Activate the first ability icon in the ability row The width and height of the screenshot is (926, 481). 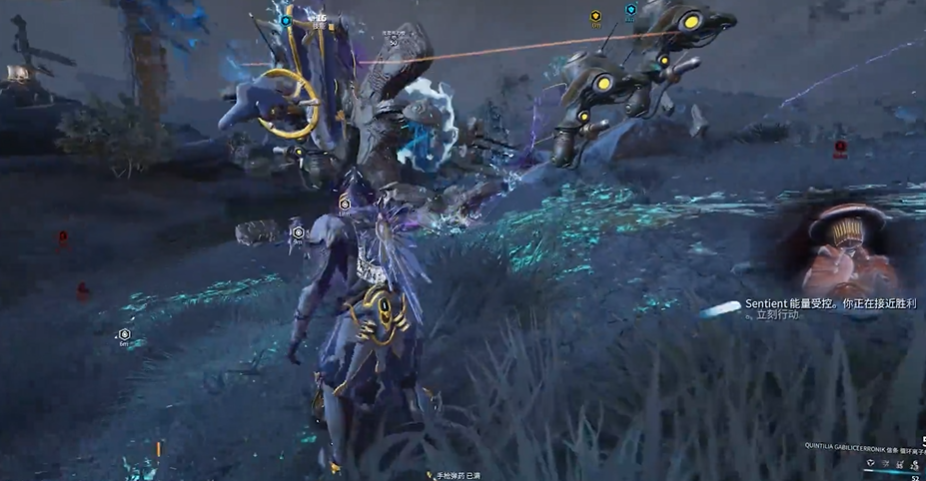coord(871,464)
